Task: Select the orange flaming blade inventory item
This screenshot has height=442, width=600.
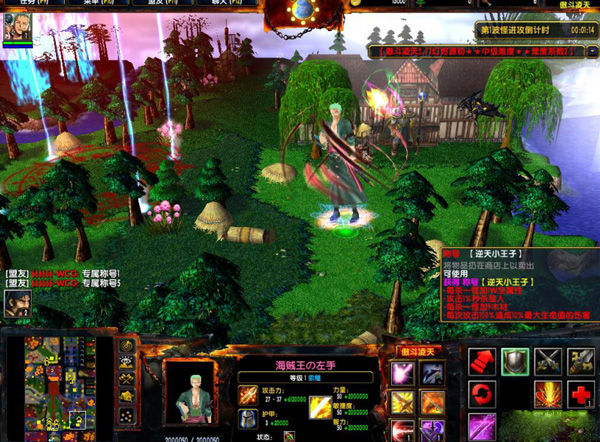Action: point(432,403)
